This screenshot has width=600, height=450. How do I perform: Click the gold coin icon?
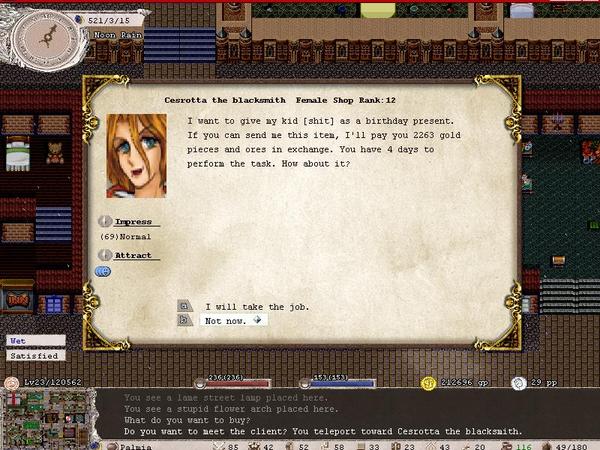click(x=428, y=383)
